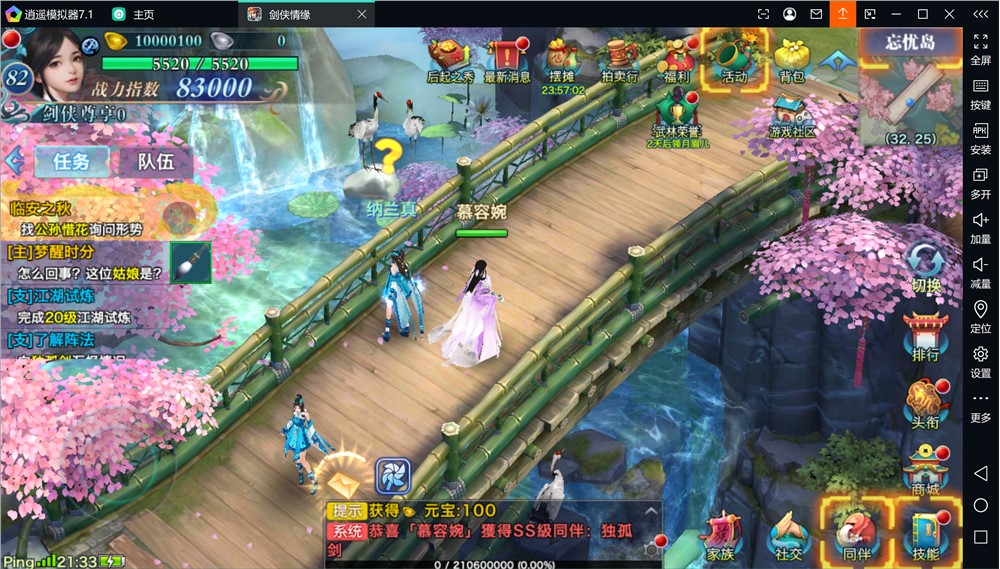
Task: Click the emulator 全屏 fullscreen button
Action: pos(981,47)
